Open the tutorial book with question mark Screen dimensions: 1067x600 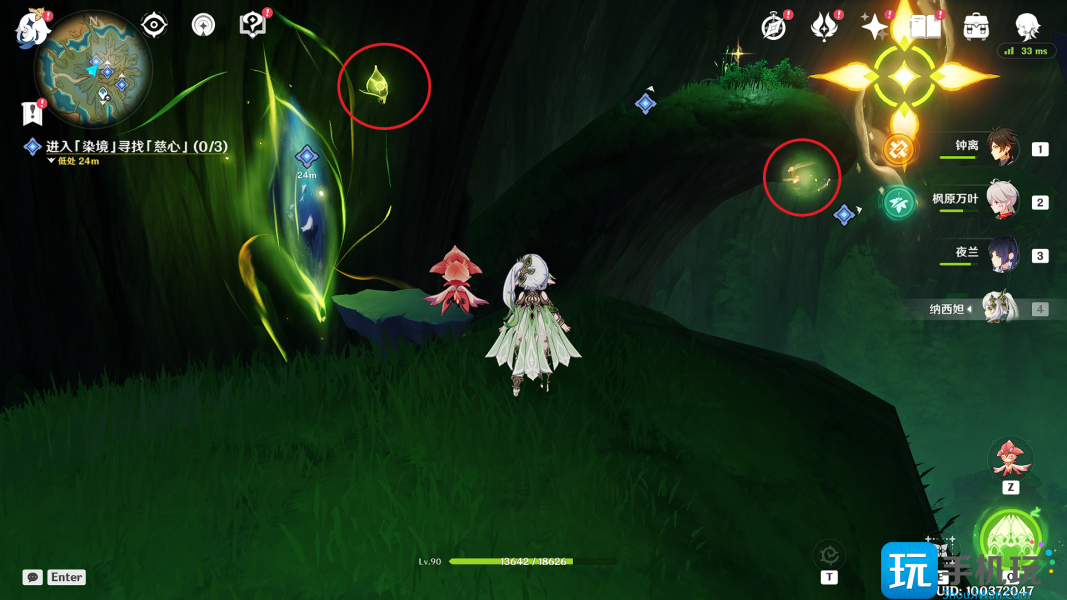tap(253, 24)
